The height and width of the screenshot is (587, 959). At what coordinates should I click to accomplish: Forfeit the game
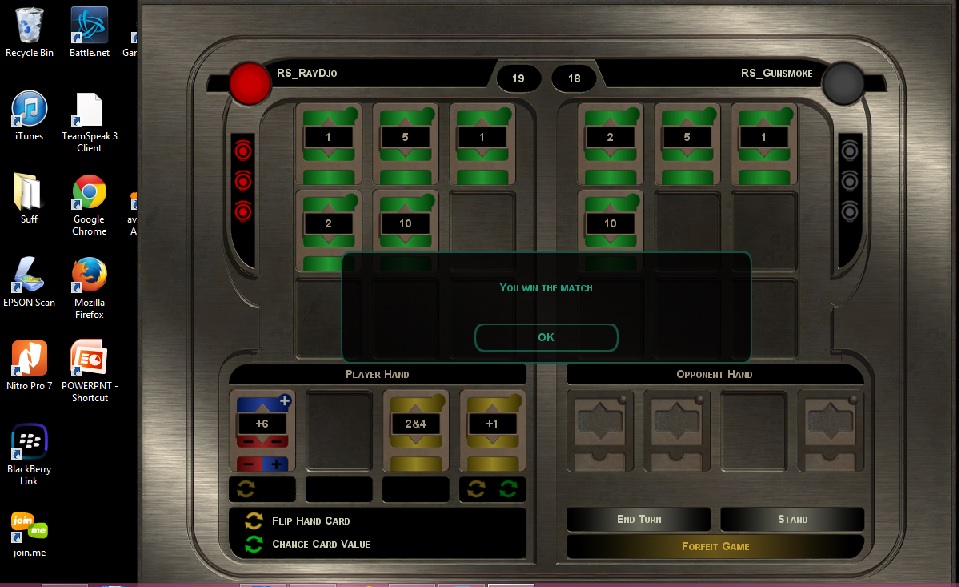(715, 547)
